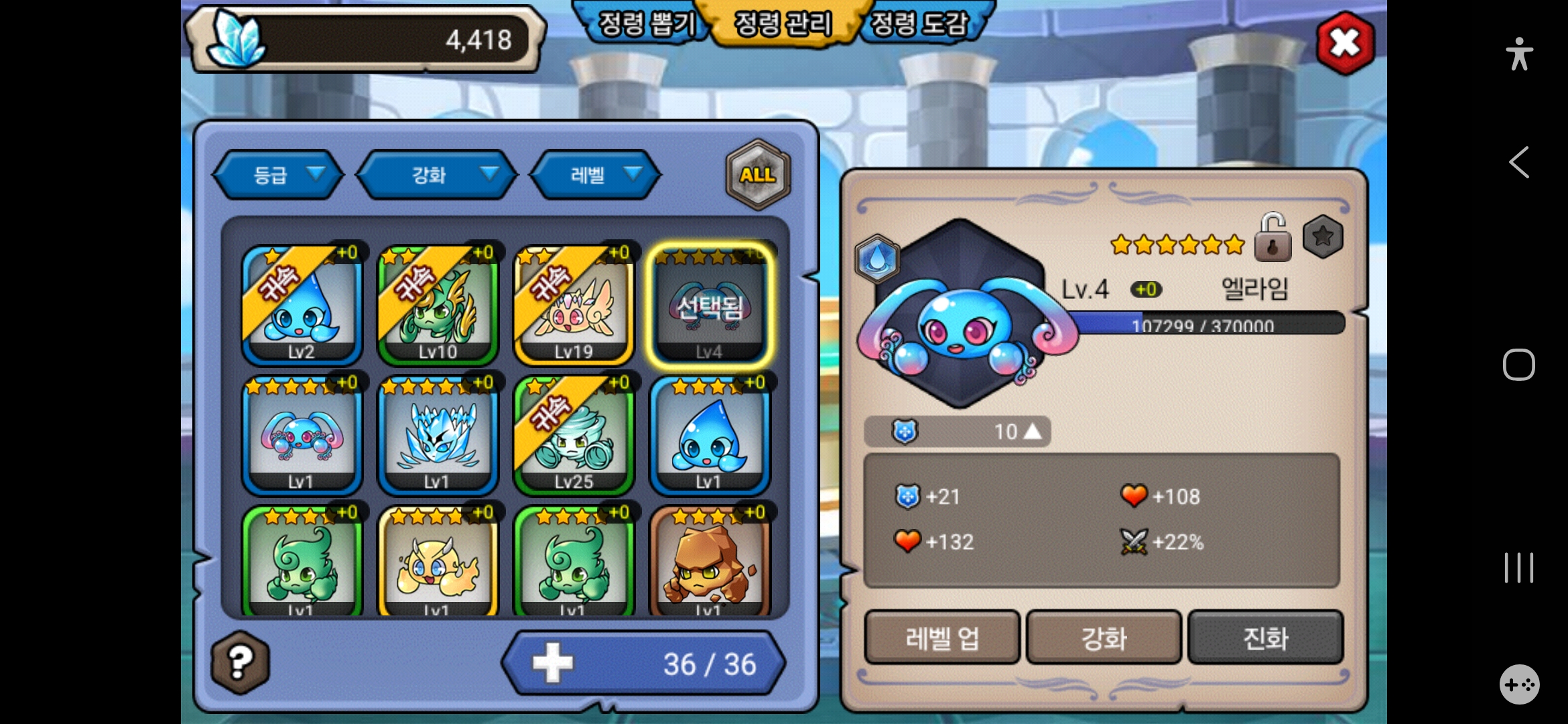Close the spirit screen with red X
The width and height of the screenshot is (1568, 724).
tap(1345, 44)
